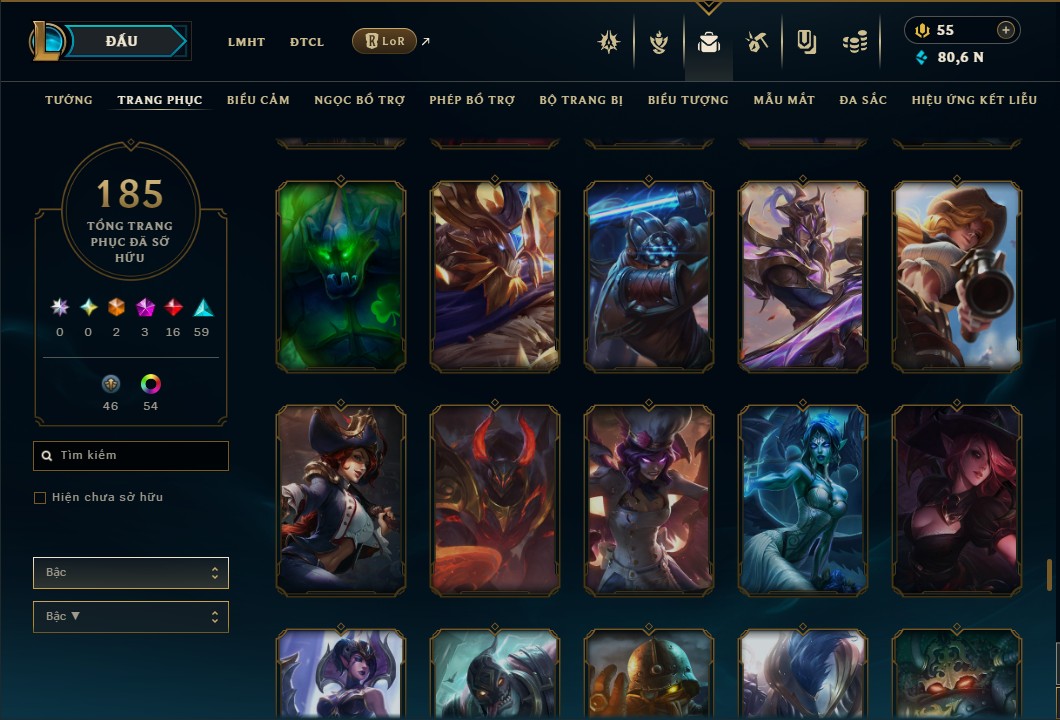
Task: Open the LMHT home section
Action: 246,42
